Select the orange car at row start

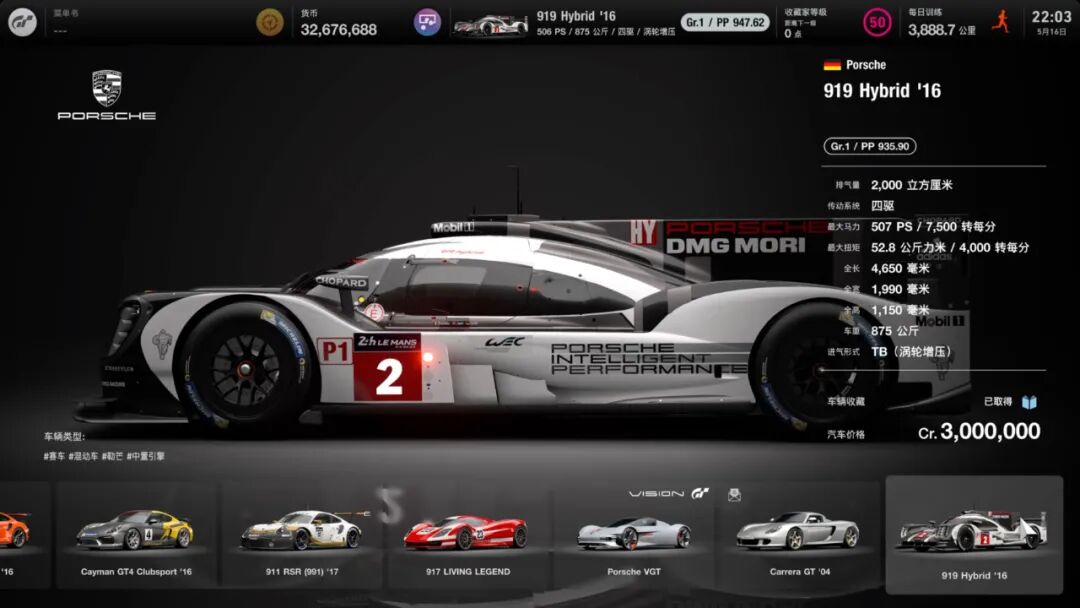click(x=15, y=535)
